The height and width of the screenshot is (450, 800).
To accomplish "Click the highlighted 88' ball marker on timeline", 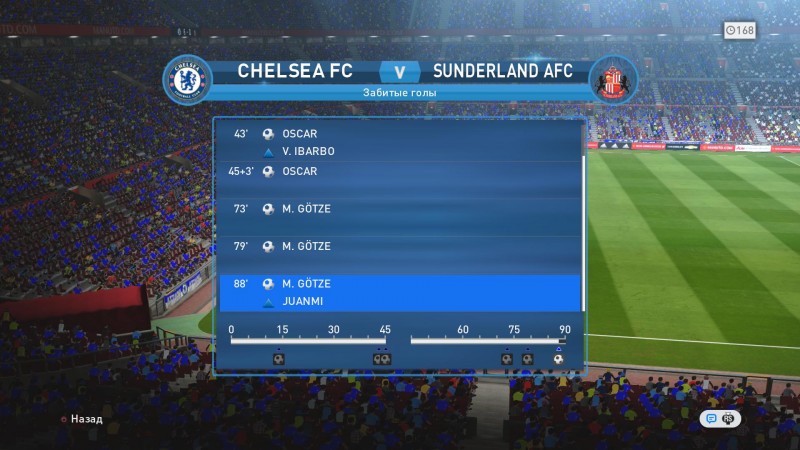I will [558, 359].
